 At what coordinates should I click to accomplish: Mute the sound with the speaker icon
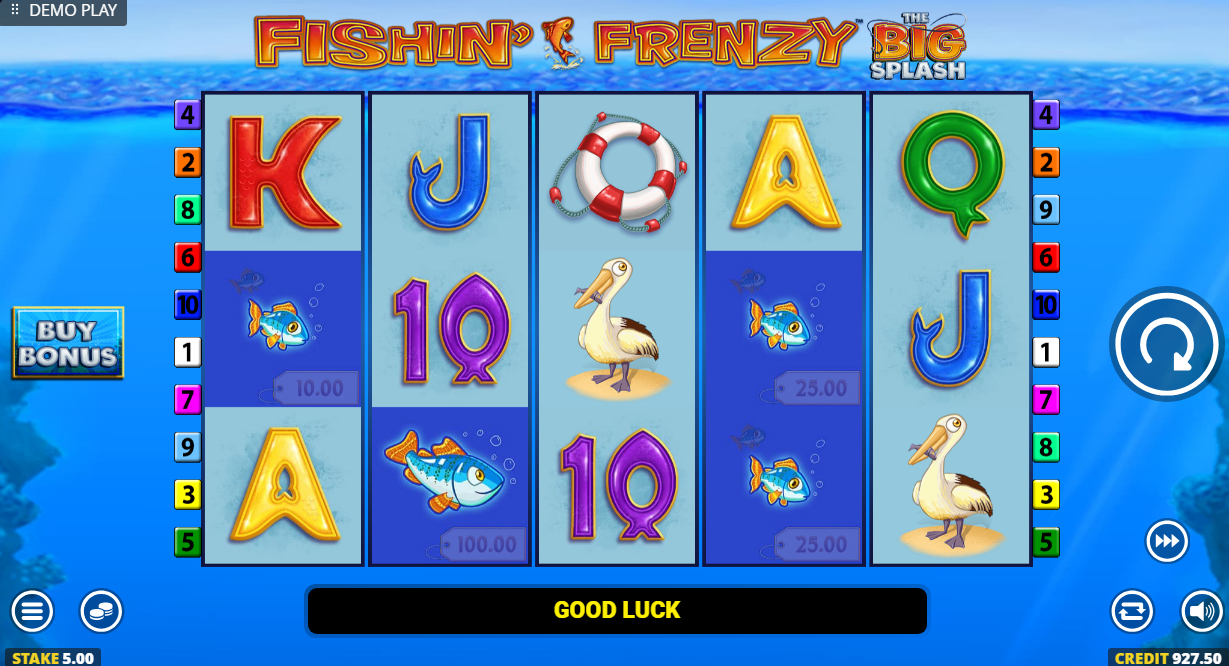click(x=1201, y=611)
